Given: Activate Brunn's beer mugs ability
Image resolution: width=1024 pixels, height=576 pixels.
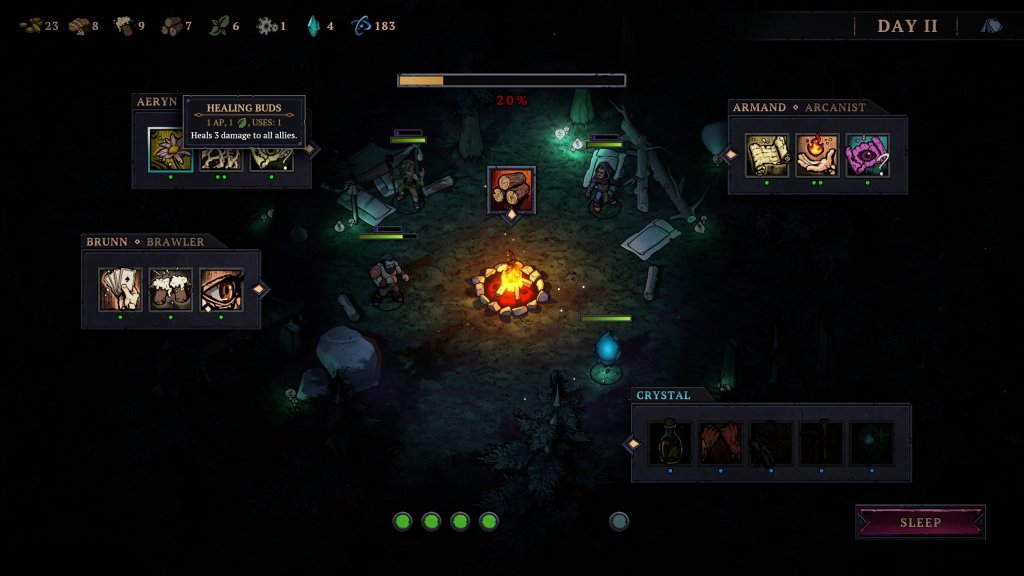Looking at the screenshot, I should pyautogui.click(x=170, y=290).
